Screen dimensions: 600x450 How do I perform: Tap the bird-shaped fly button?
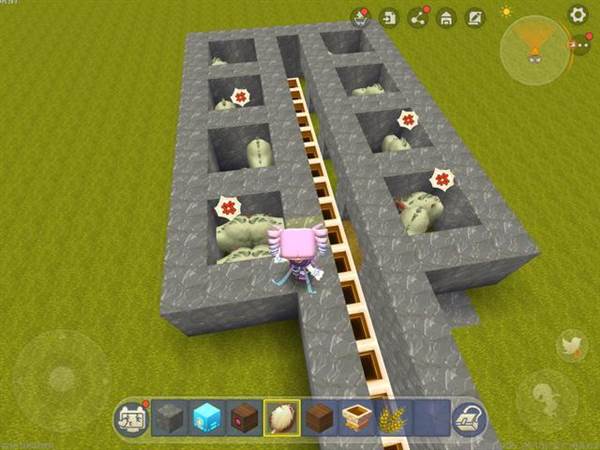(572, 346)
